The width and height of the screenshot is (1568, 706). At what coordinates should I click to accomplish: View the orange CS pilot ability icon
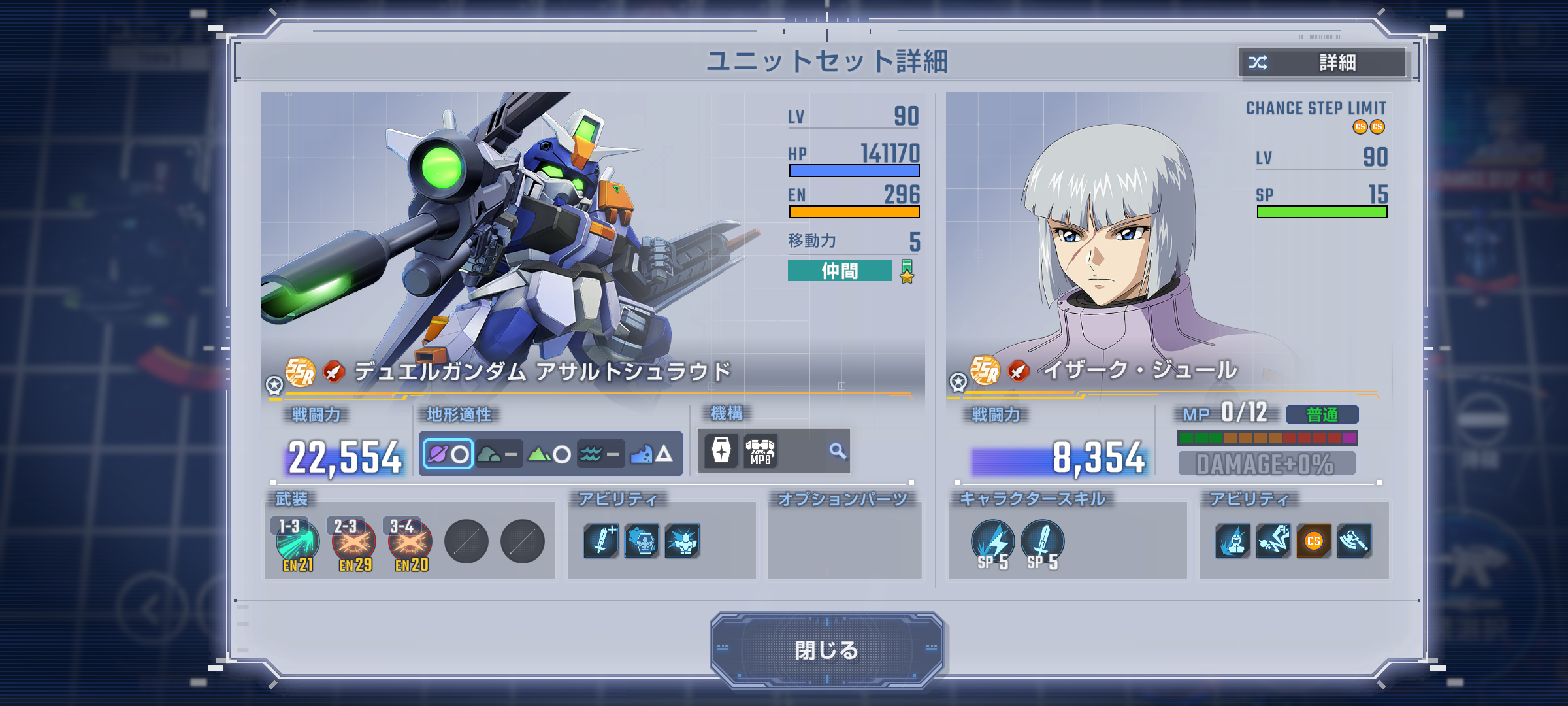(1313, 541)
